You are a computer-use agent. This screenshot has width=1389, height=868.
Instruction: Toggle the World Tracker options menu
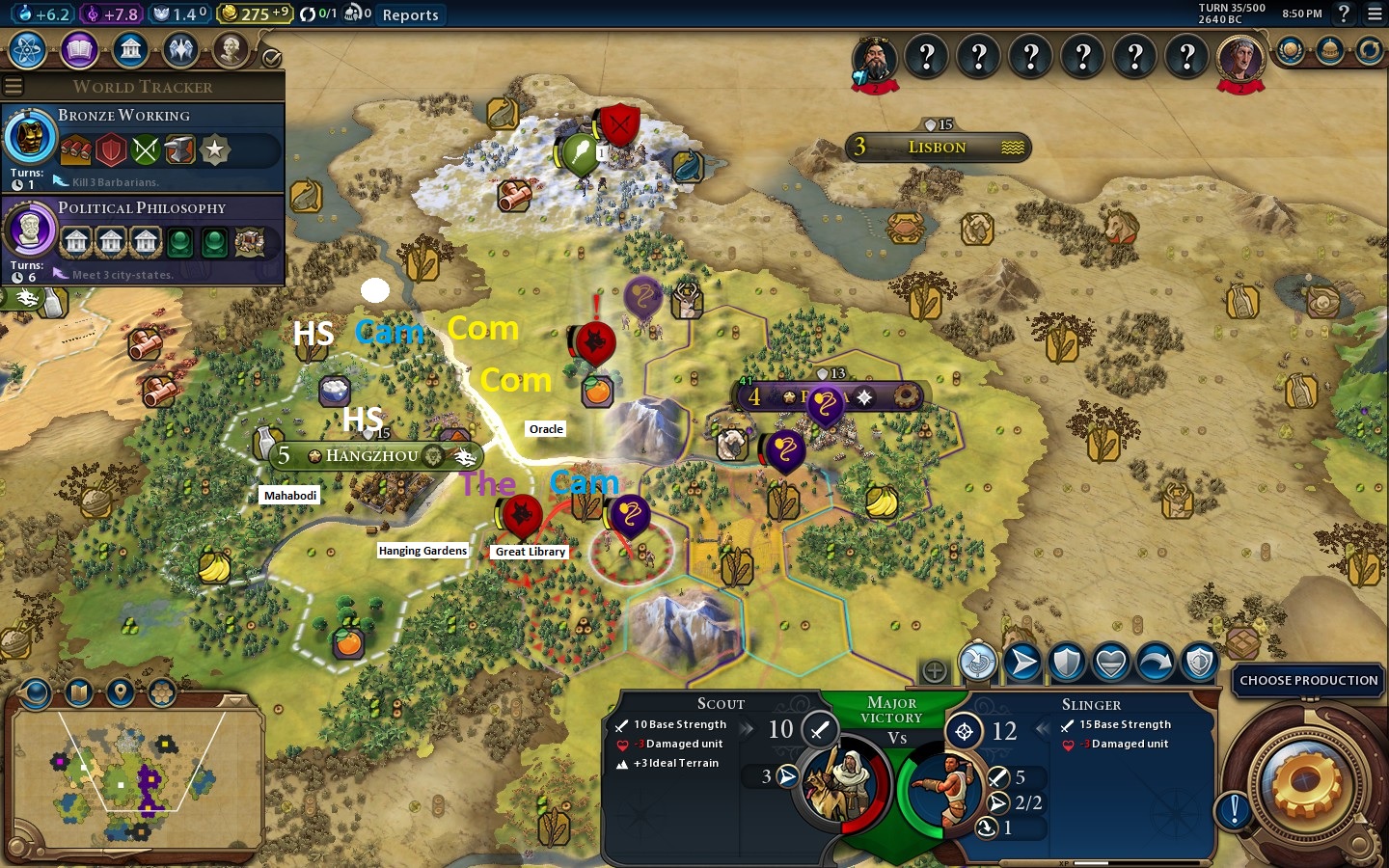[14, 87]
